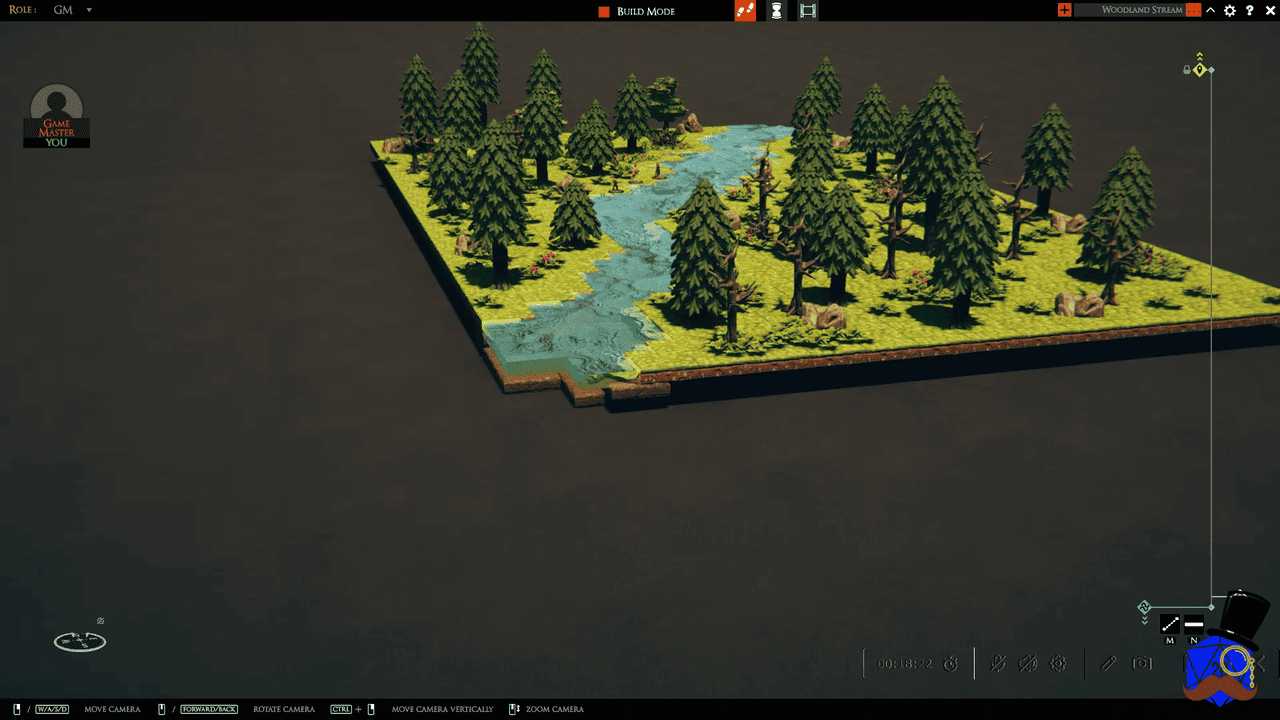Click the compass at bottom left
Screen dimensions: 1280x720
(80, 641)
